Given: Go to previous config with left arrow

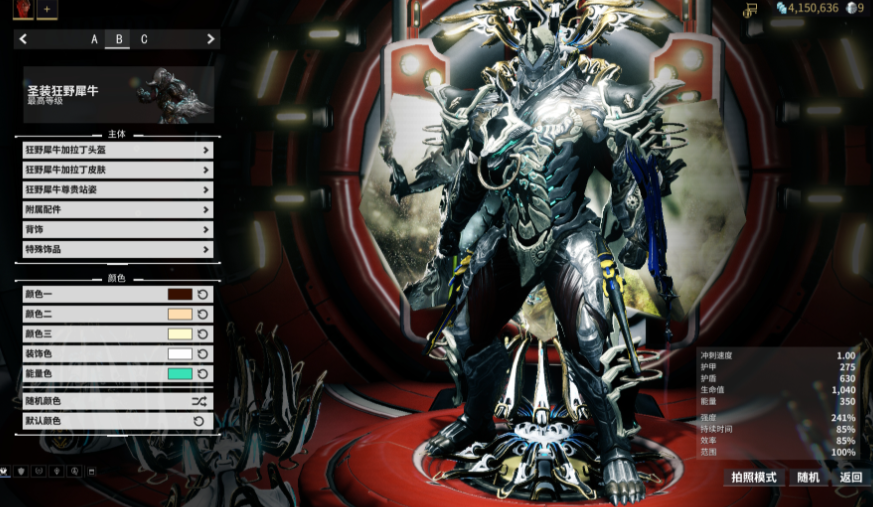Looking at the screenshot, I should tap(23, 40).
